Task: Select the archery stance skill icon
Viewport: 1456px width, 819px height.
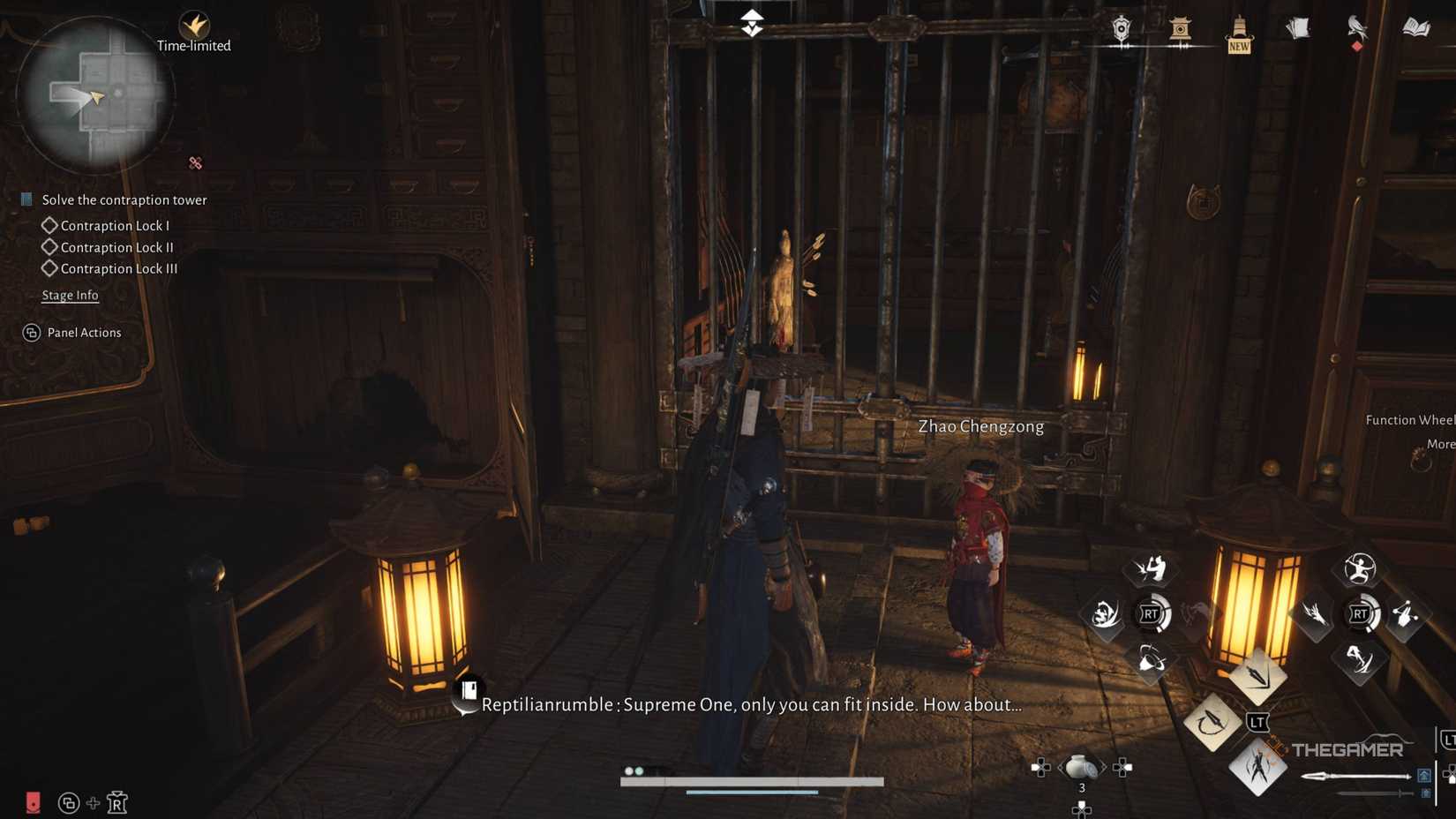Action: pos(1360,569)
